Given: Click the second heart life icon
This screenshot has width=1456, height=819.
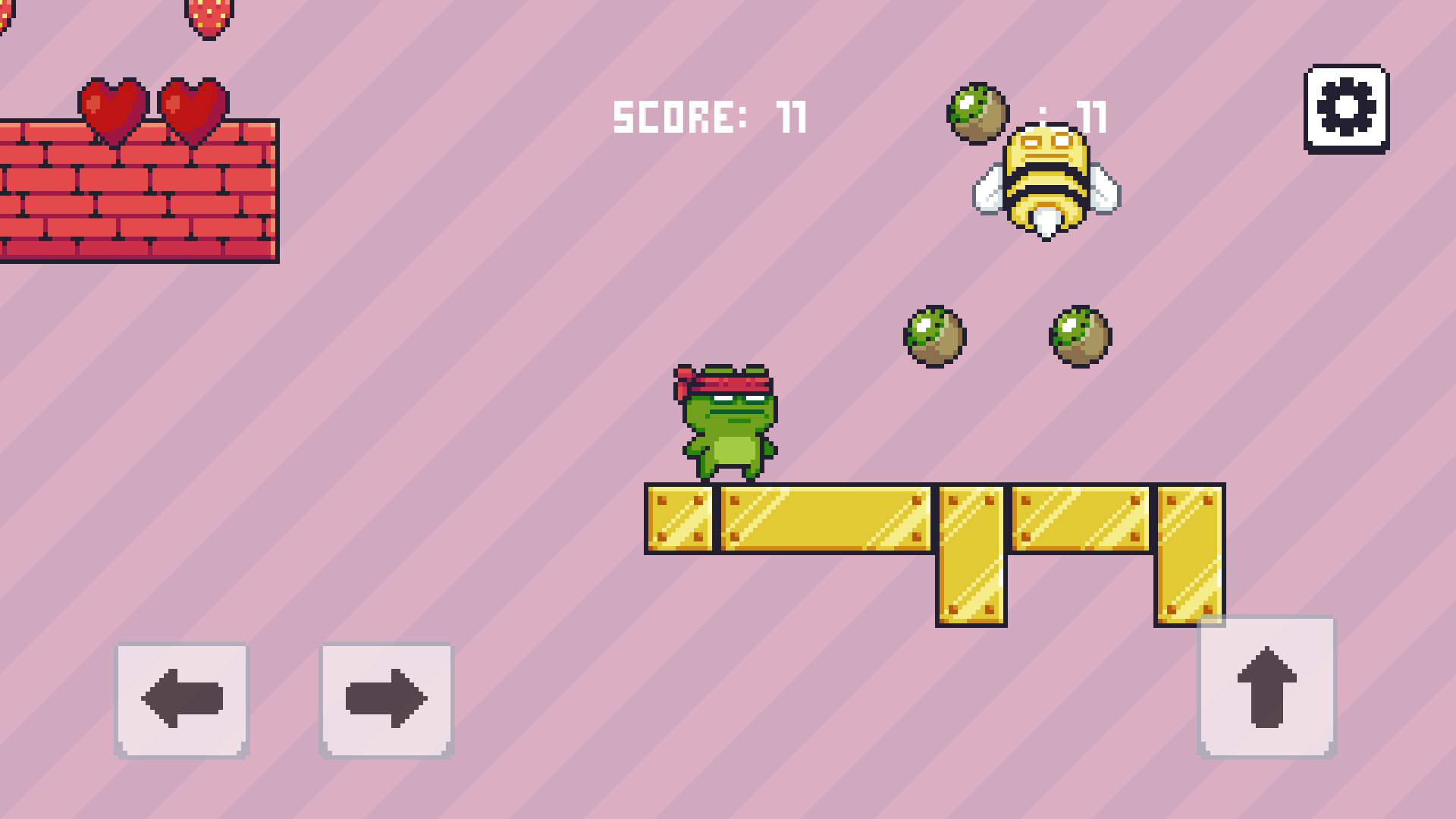Looking at the screenshot, I should [x=193, y=110].
